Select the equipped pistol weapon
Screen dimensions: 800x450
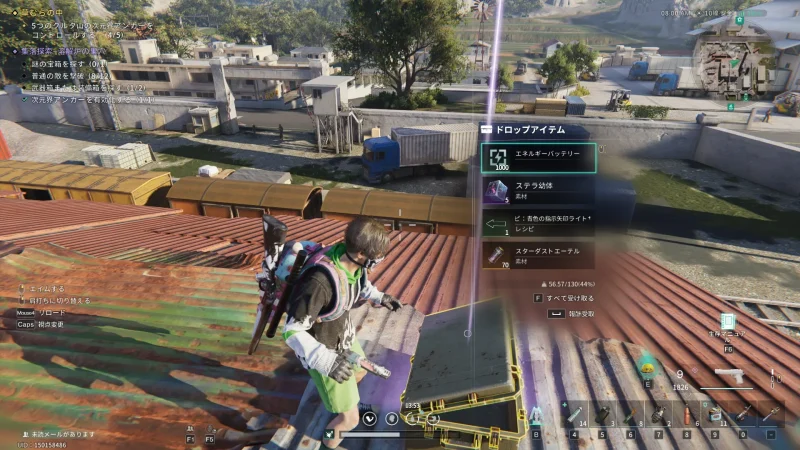pyautogui.click(x=728, y=378)
